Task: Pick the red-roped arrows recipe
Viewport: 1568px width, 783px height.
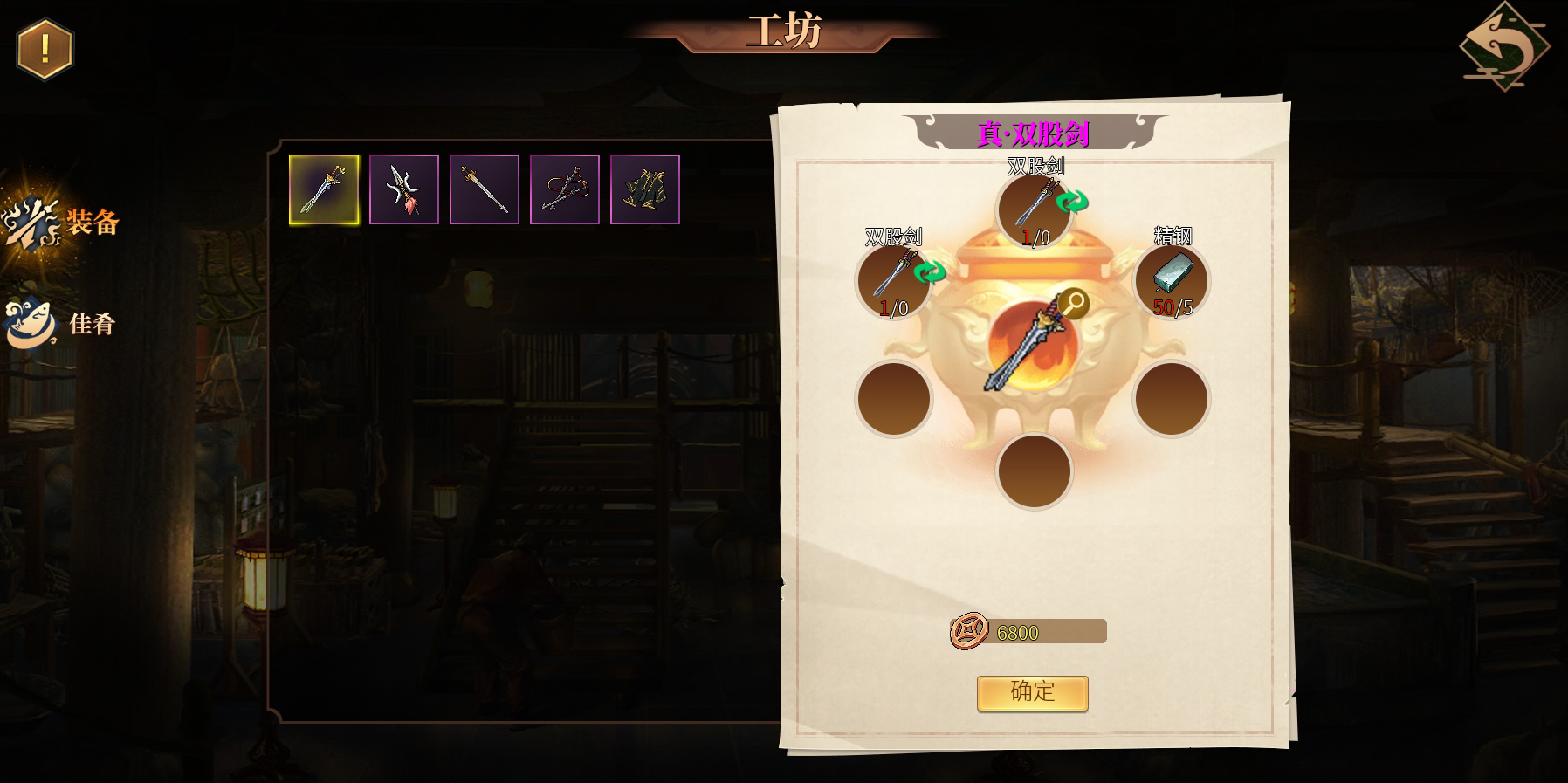Action: [x=565, y=189]
